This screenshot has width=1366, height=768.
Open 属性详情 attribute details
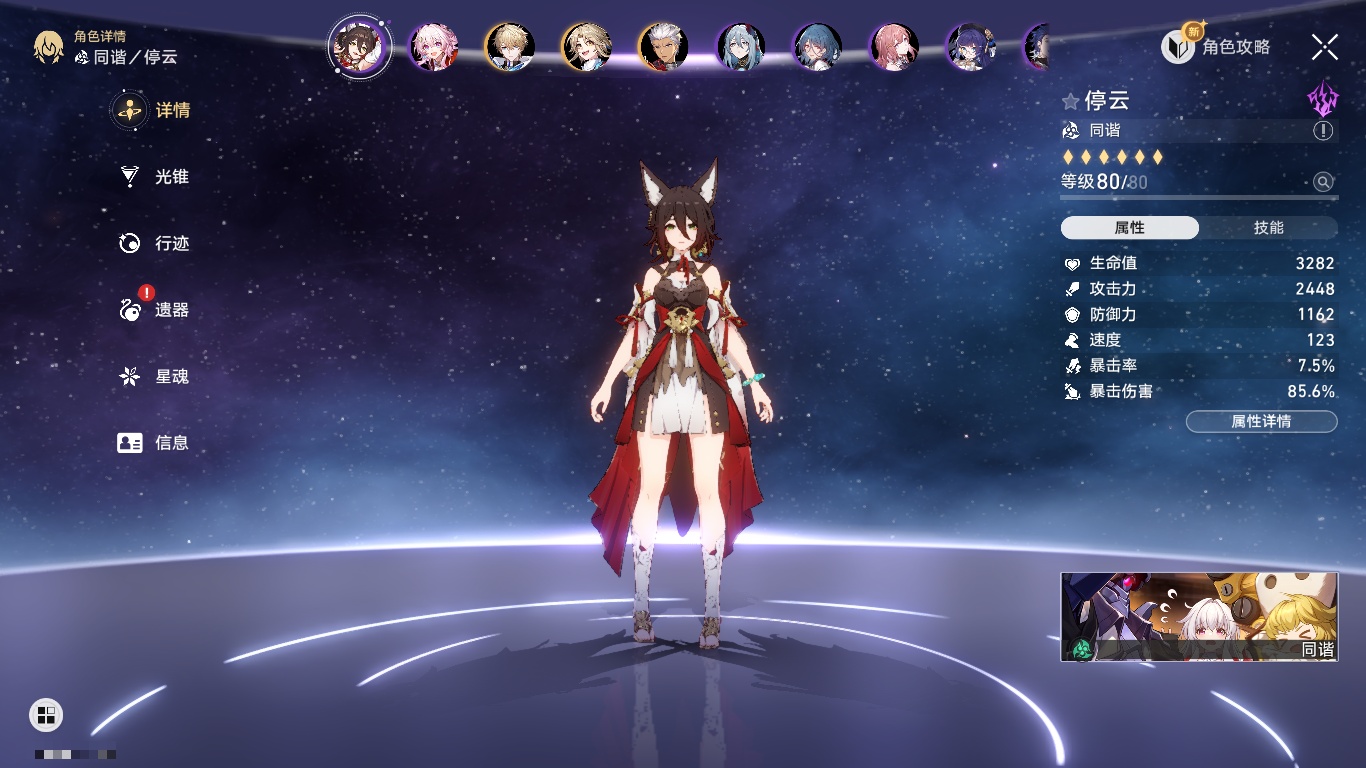pos(1261,422)
